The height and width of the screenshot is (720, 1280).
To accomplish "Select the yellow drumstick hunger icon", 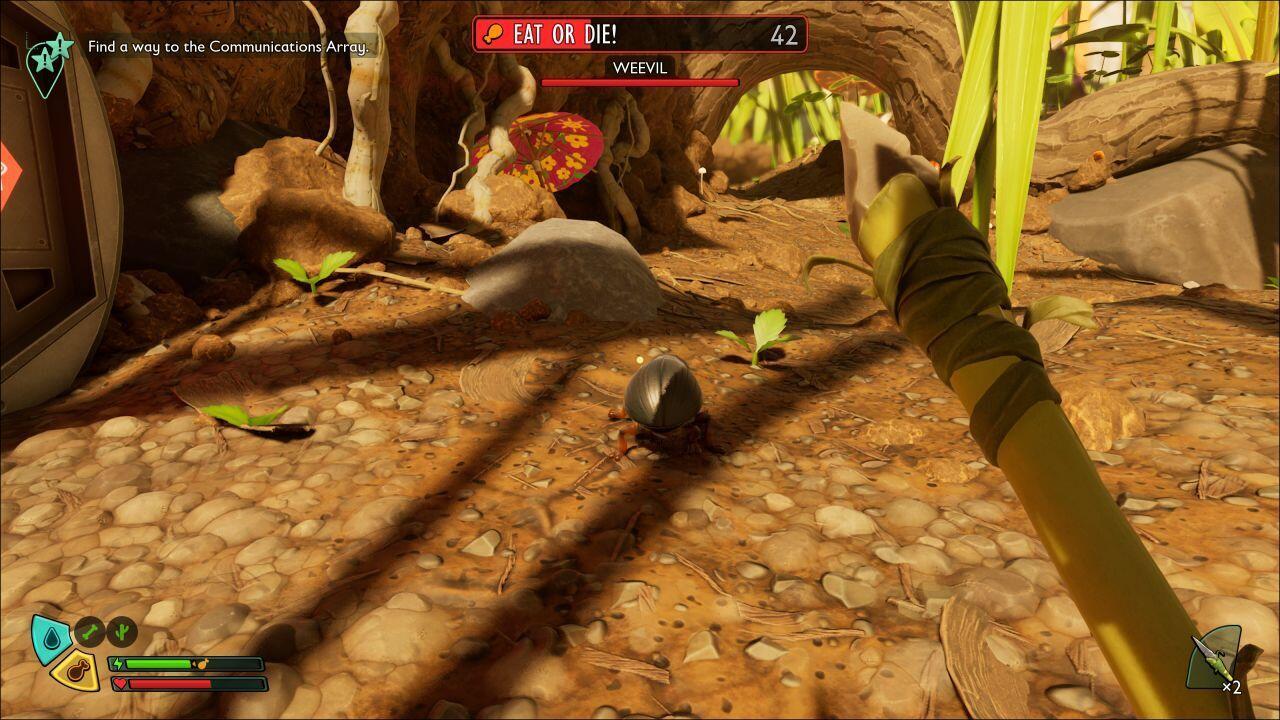I will coord(75,669).
